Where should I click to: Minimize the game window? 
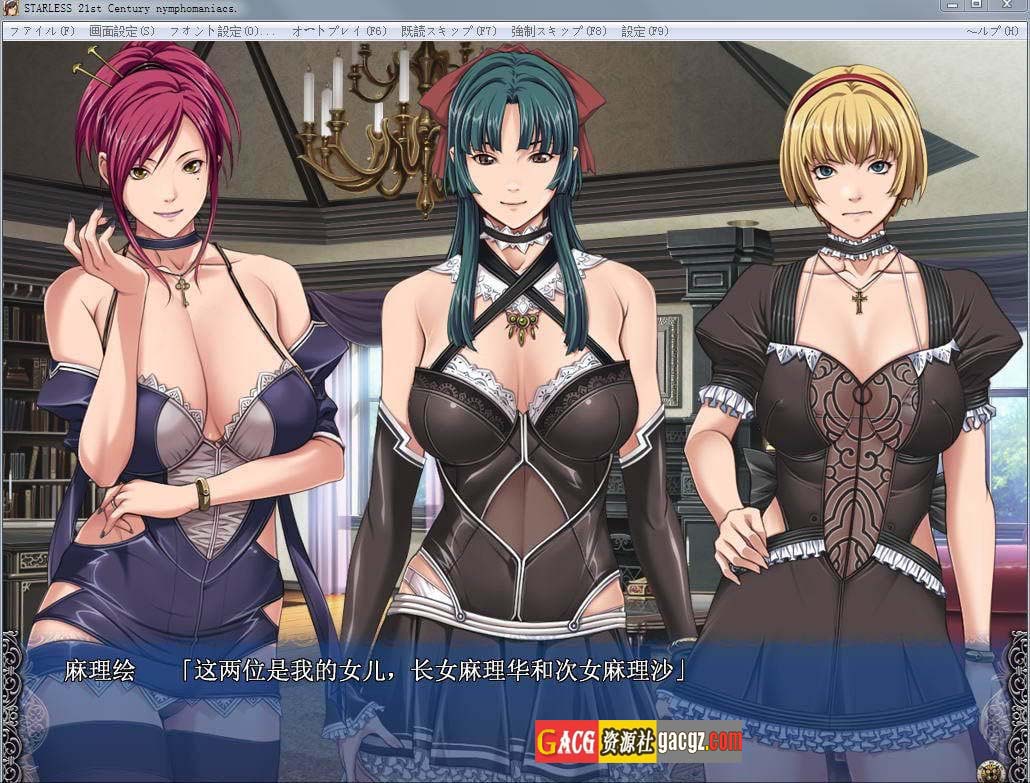click(953, 6)
